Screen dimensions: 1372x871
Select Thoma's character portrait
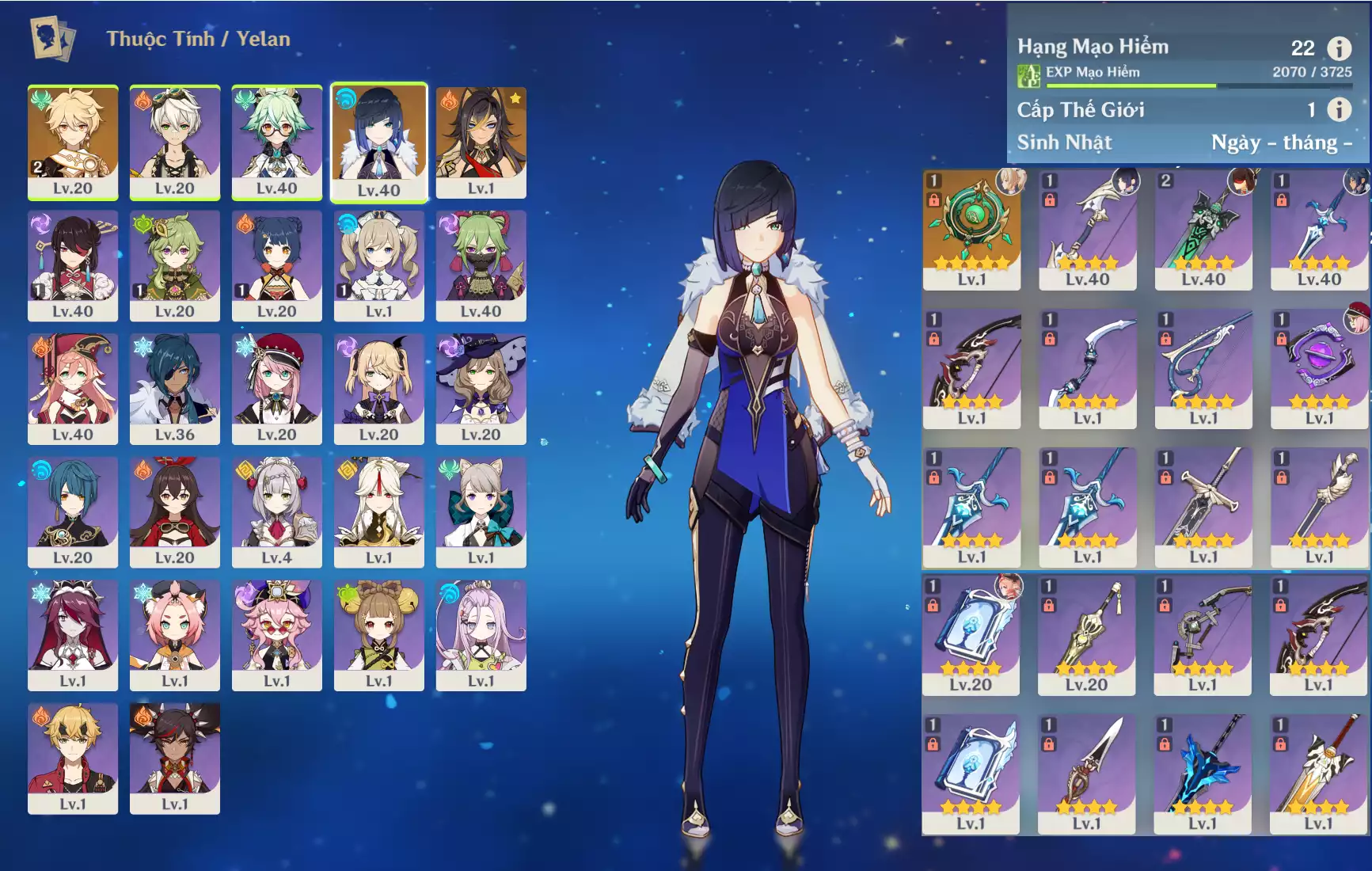click(x=73, y=758)
